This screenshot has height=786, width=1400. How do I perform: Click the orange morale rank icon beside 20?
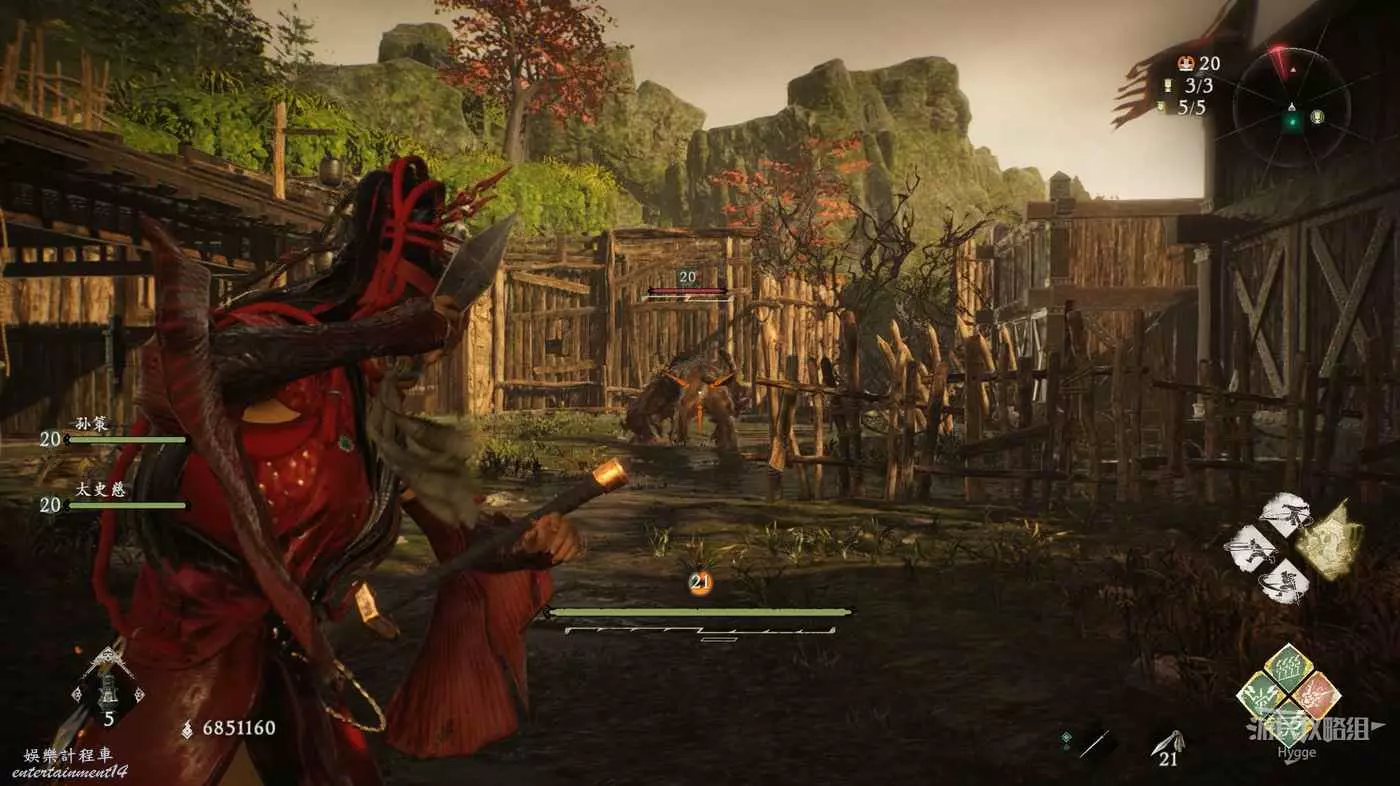coord(1187,63)
